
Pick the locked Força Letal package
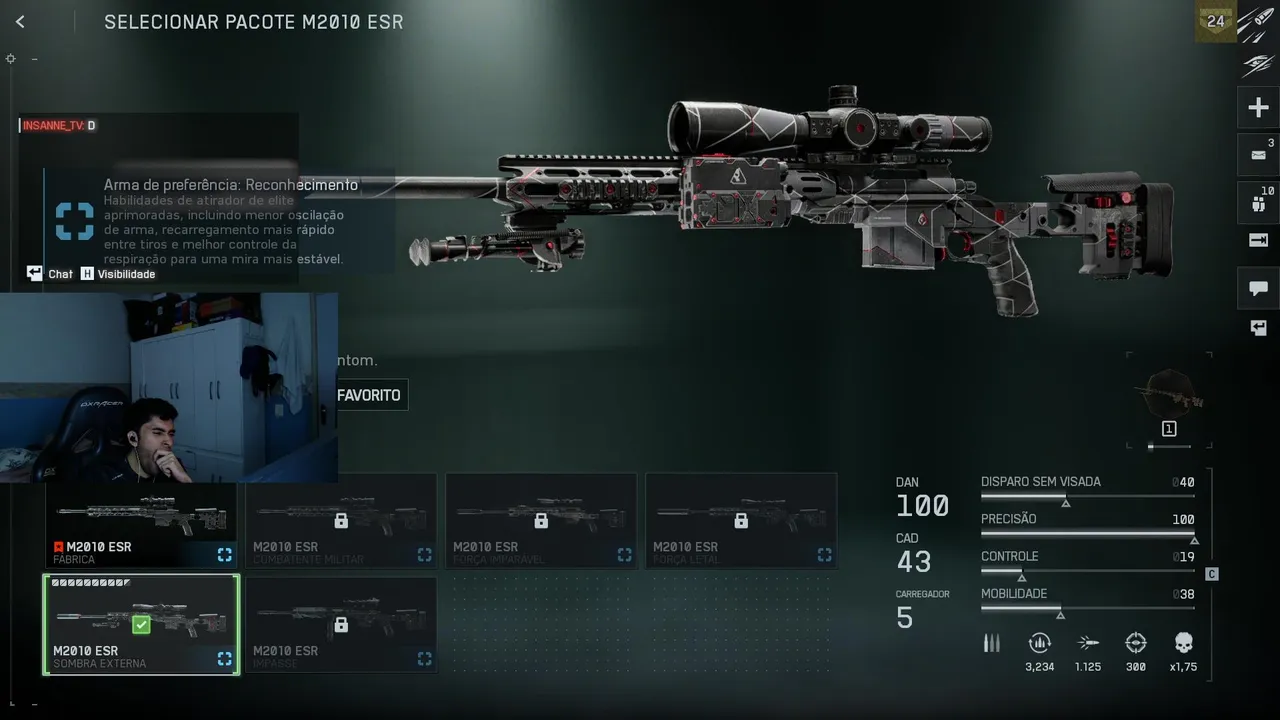point(741,521)
